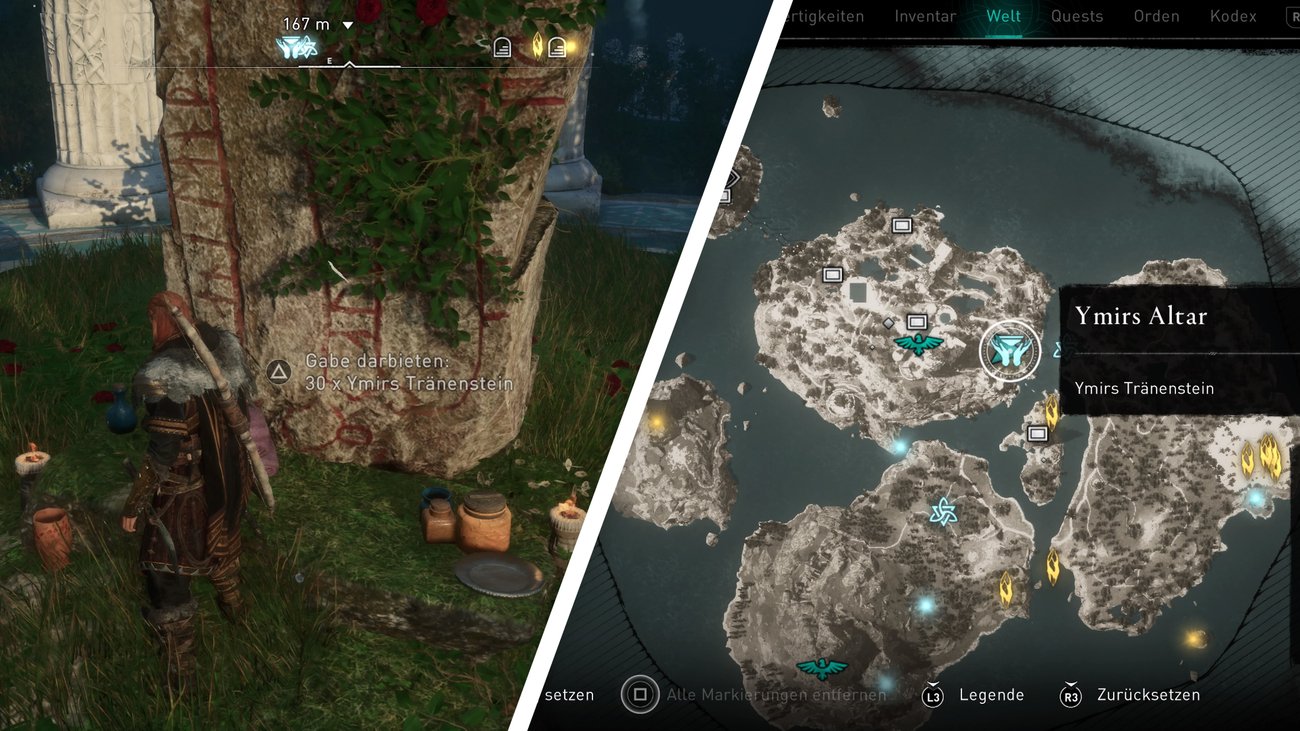
Task: Select the Orden tab
Action: 1156,16
